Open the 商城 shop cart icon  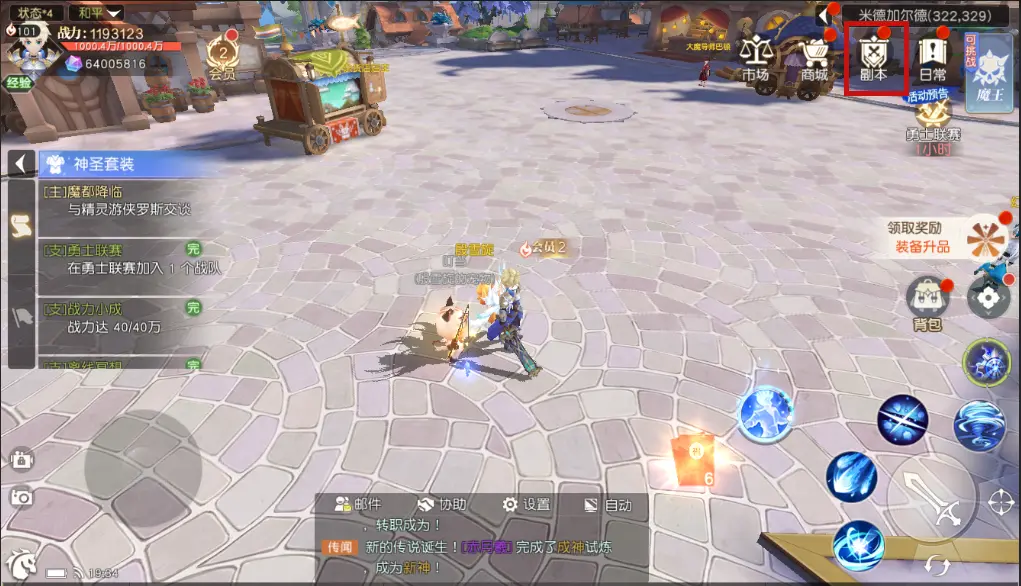pos(815,59)
